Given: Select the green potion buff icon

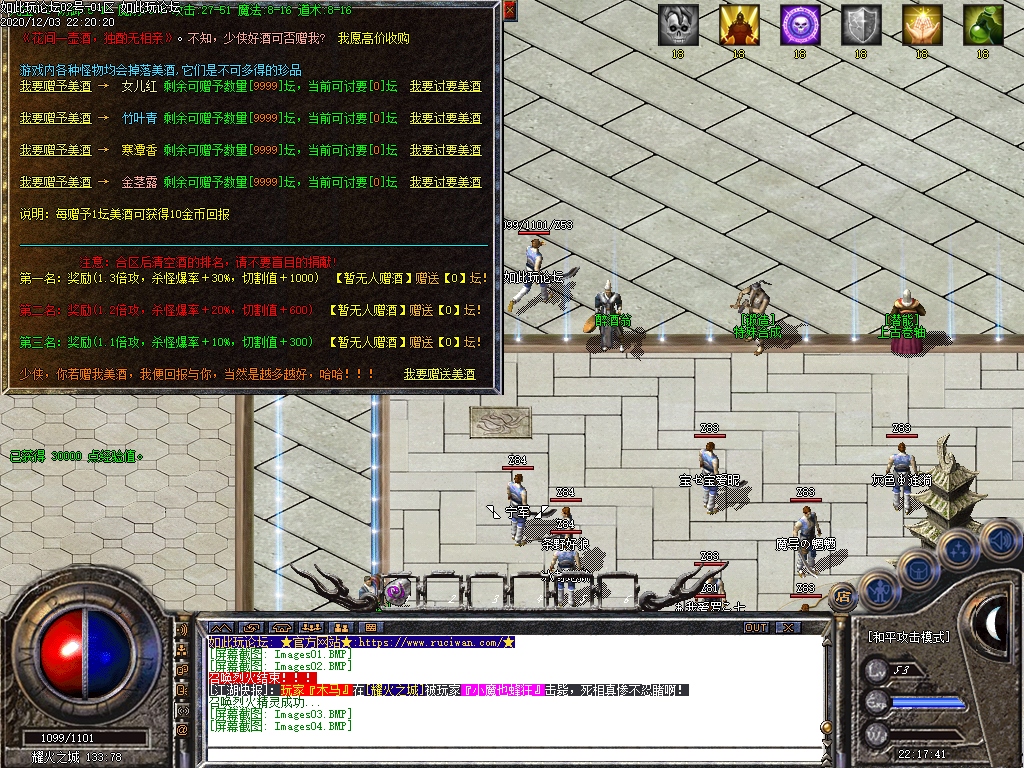Looking at the screenshot, I should tap(983, 25).
